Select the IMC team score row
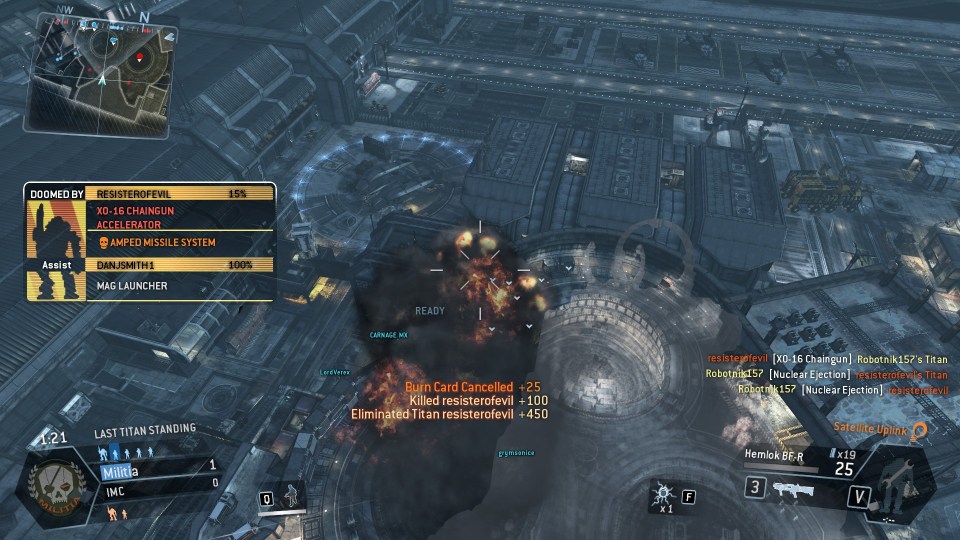The image size is (960, 540). (x=157, y=484)
